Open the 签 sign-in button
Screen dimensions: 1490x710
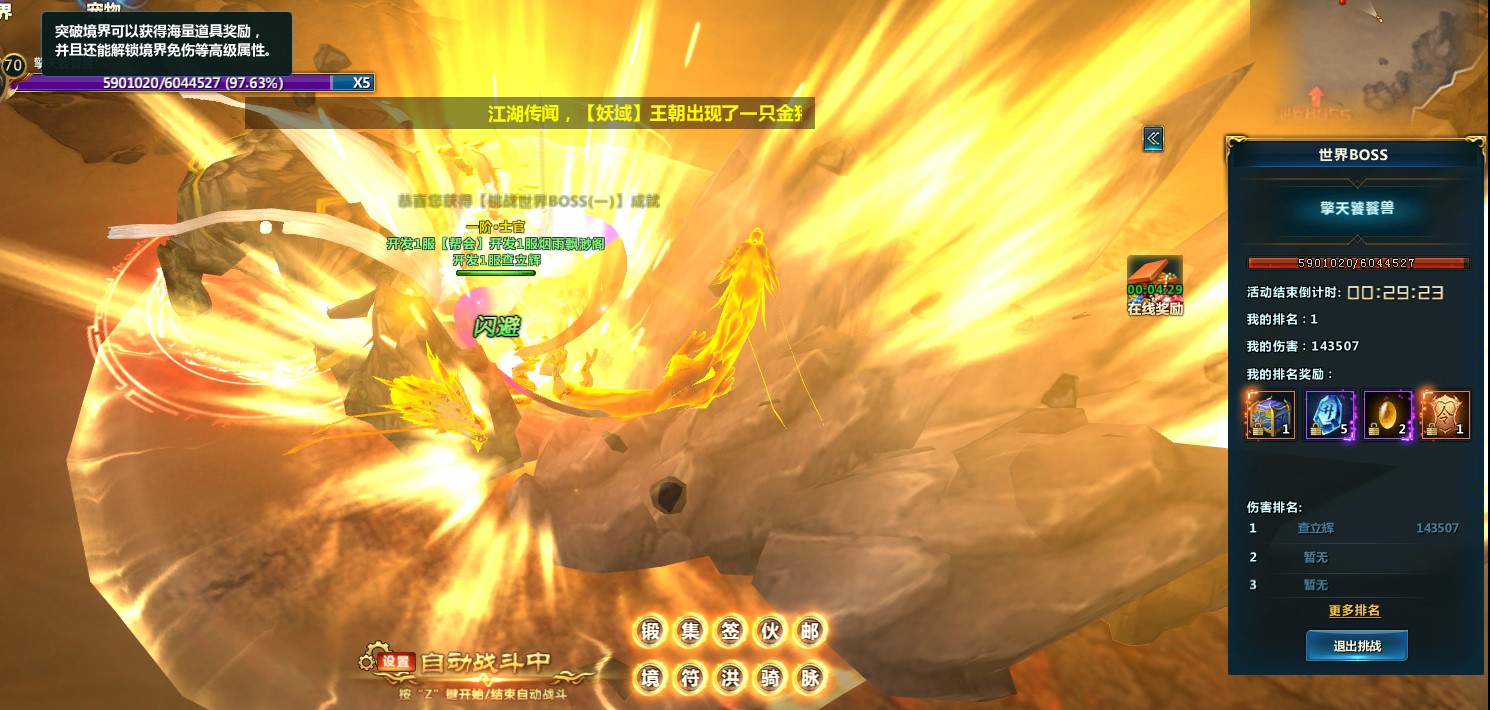[x=730, y=631]
